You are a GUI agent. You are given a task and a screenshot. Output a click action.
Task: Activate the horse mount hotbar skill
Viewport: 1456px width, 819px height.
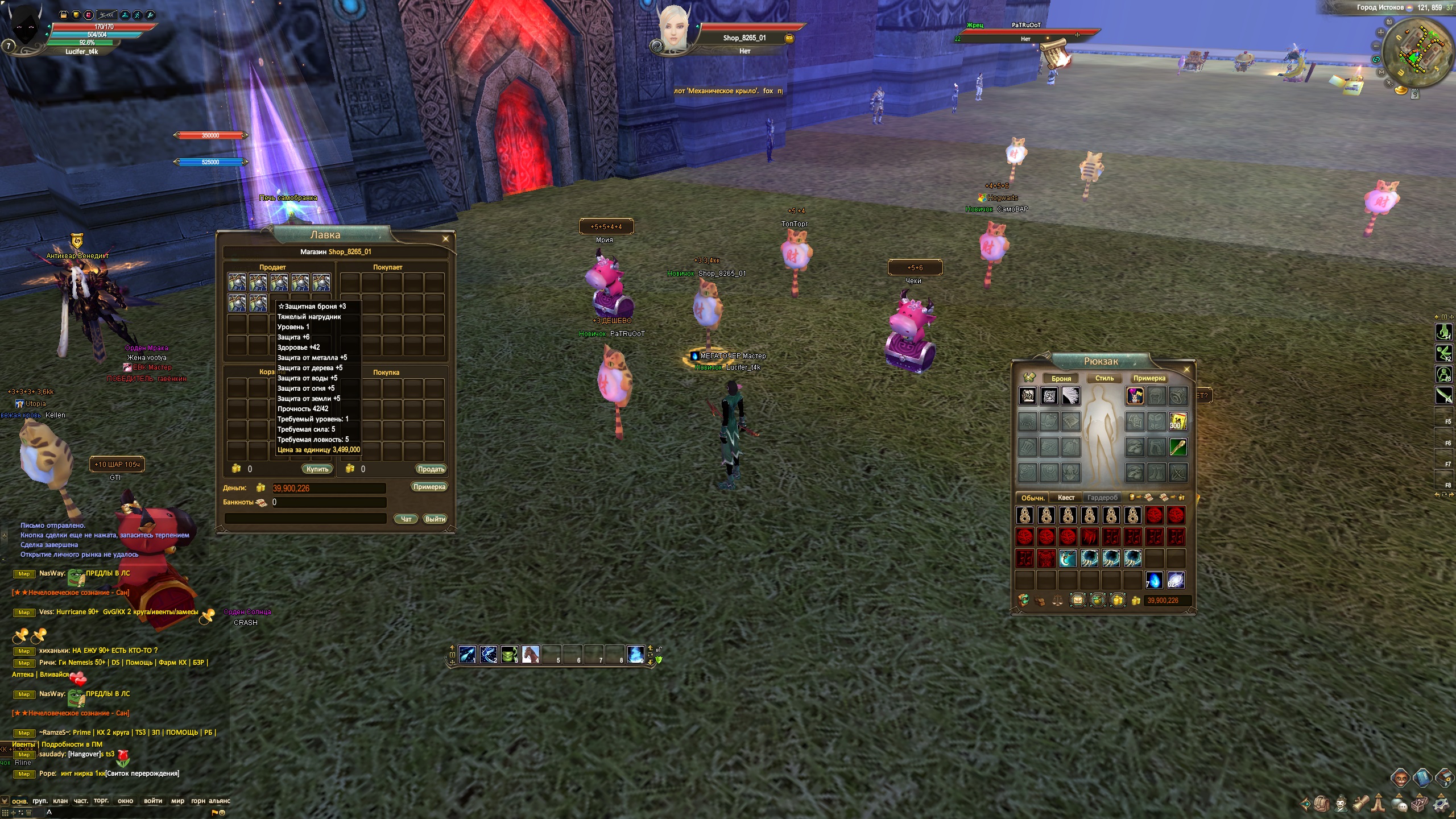coord(530,654)
